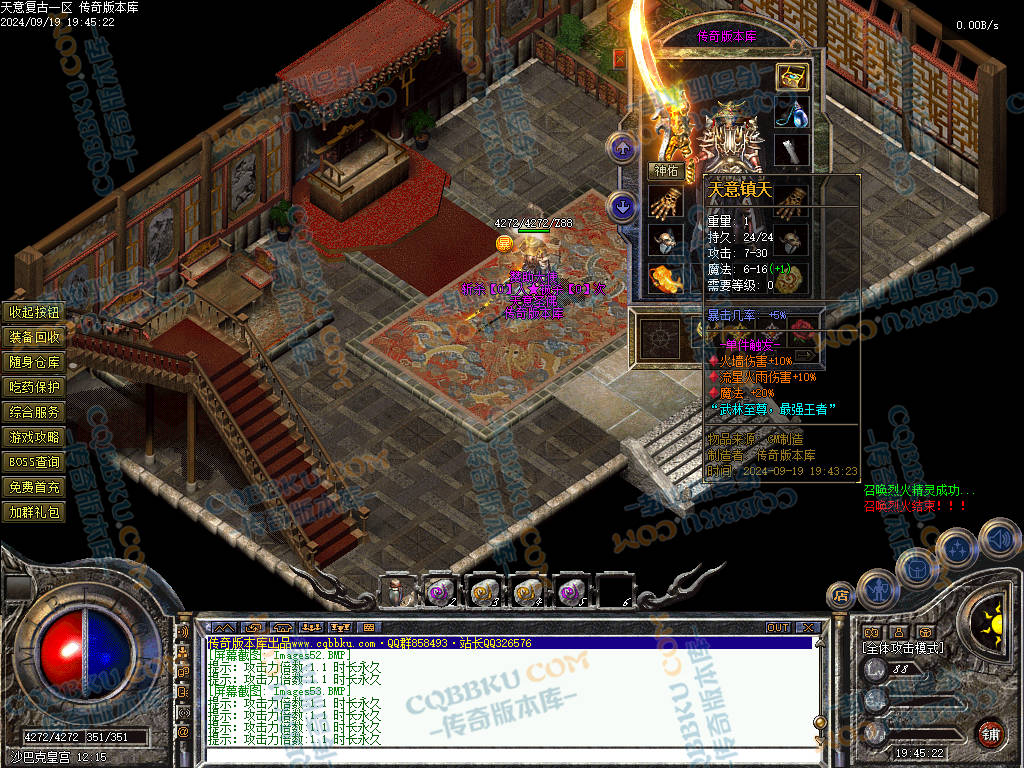Select 吃药保护 potion protection

click(x=35, y=387)
